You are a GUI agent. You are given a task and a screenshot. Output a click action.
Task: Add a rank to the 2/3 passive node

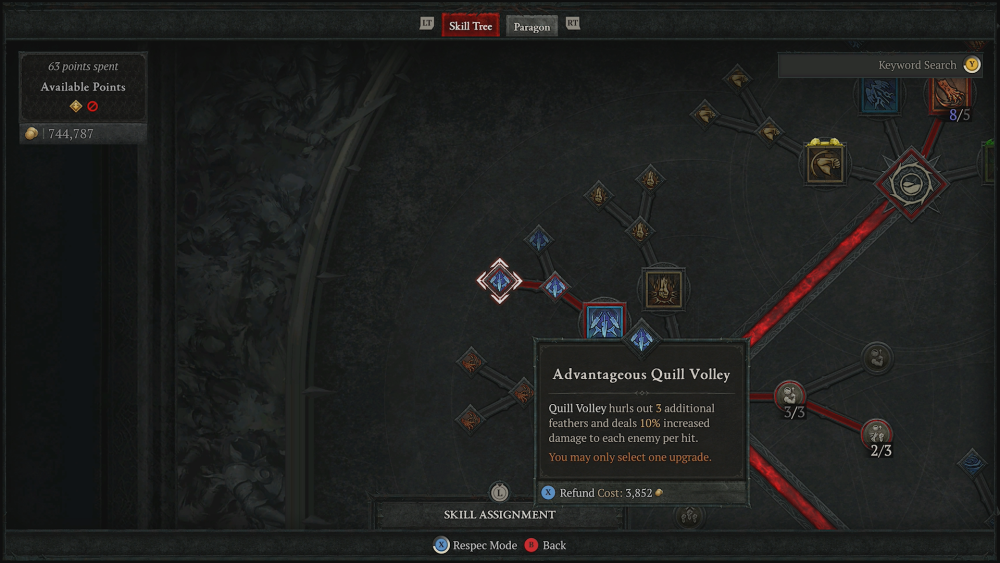click(877, 434)
